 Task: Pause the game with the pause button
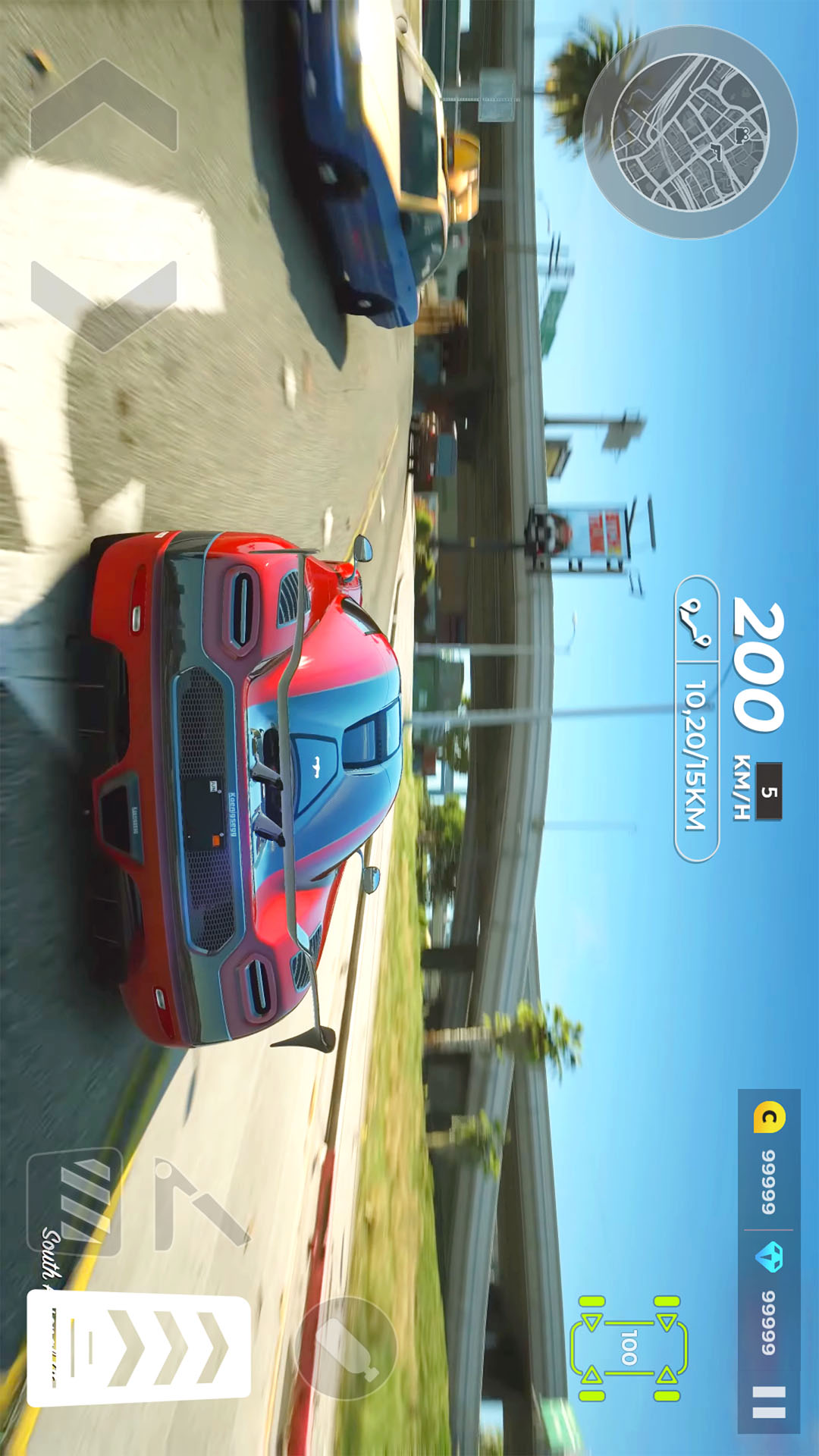coord(769,1402)
